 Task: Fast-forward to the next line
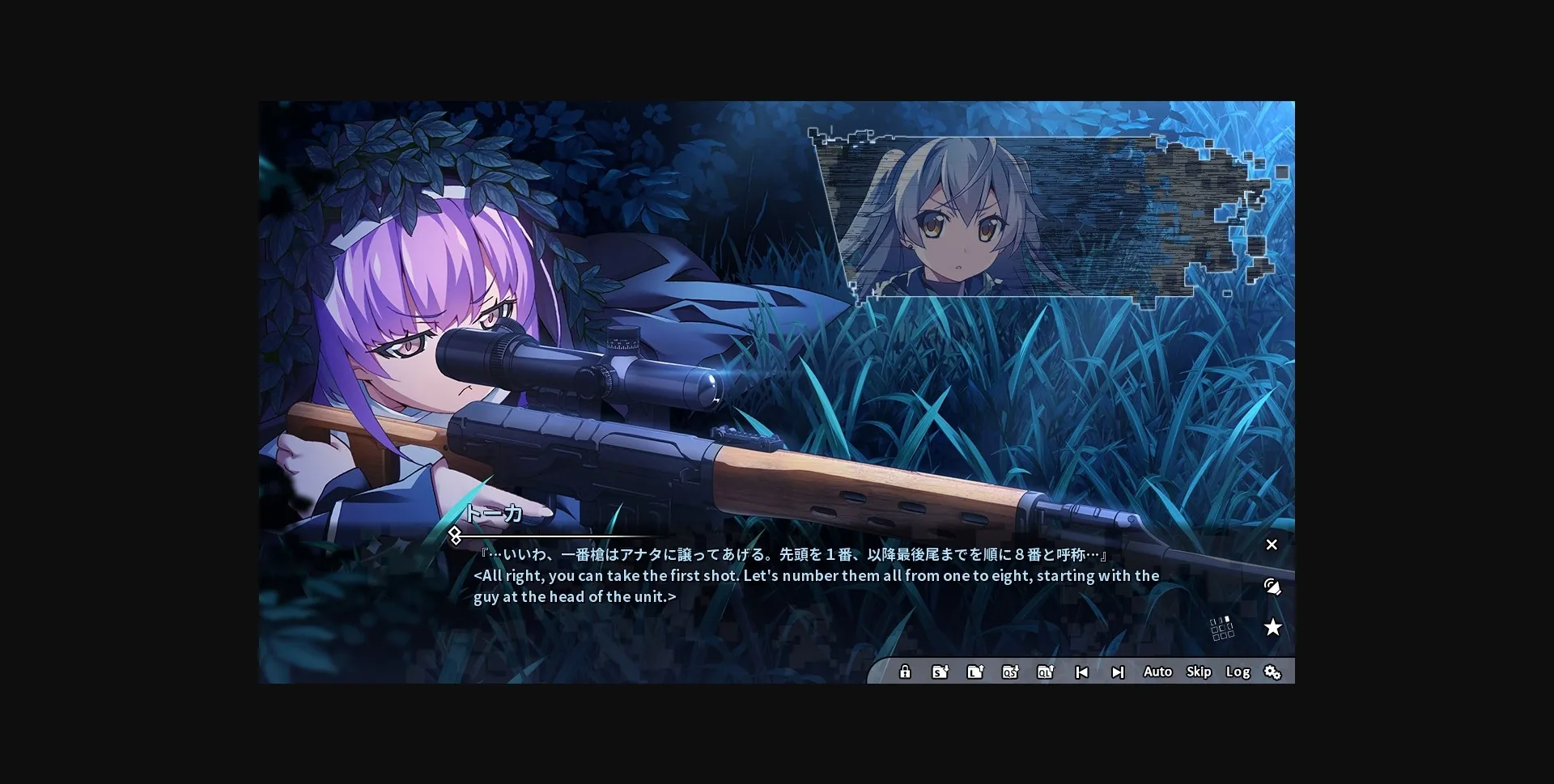tap(1119, 672)
